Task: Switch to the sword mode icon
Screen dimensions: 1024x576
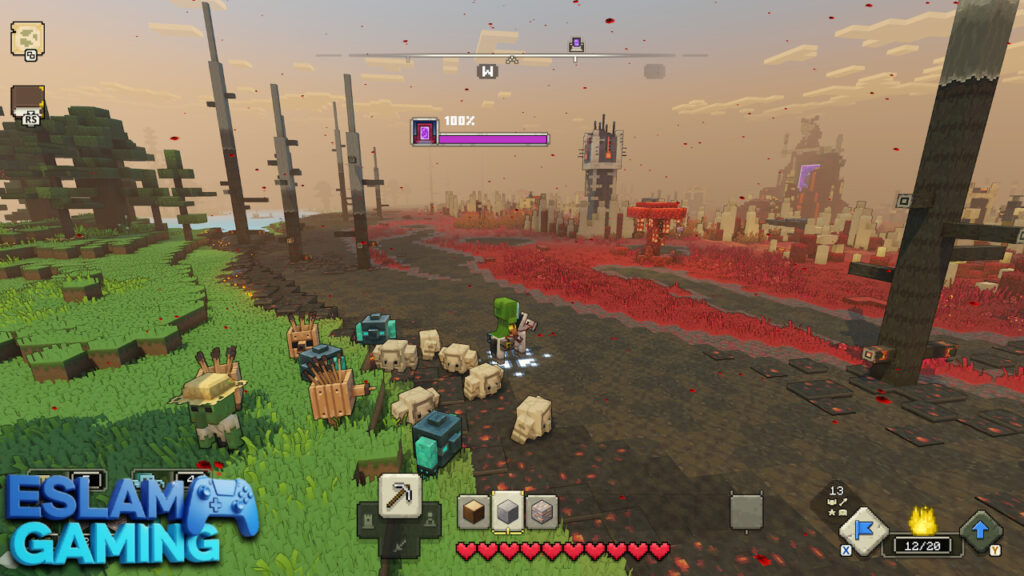Action: [x=399, y=545]
